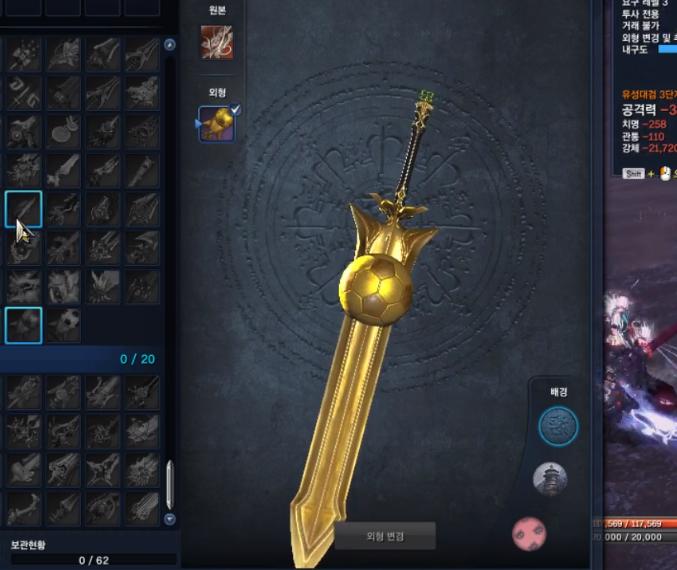This screenshot has height=570, width=677.
Task: Click the weapon list scroll-up arrow
Action: (x=169, y=45)
